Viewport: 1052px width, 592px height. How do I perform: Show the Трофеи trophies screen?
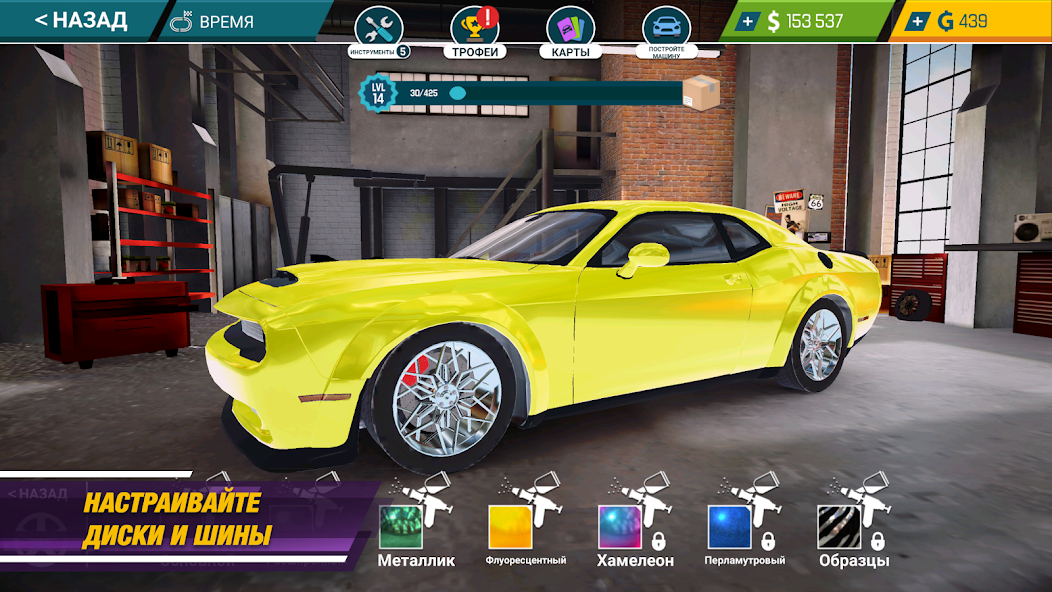click(475, 30)
